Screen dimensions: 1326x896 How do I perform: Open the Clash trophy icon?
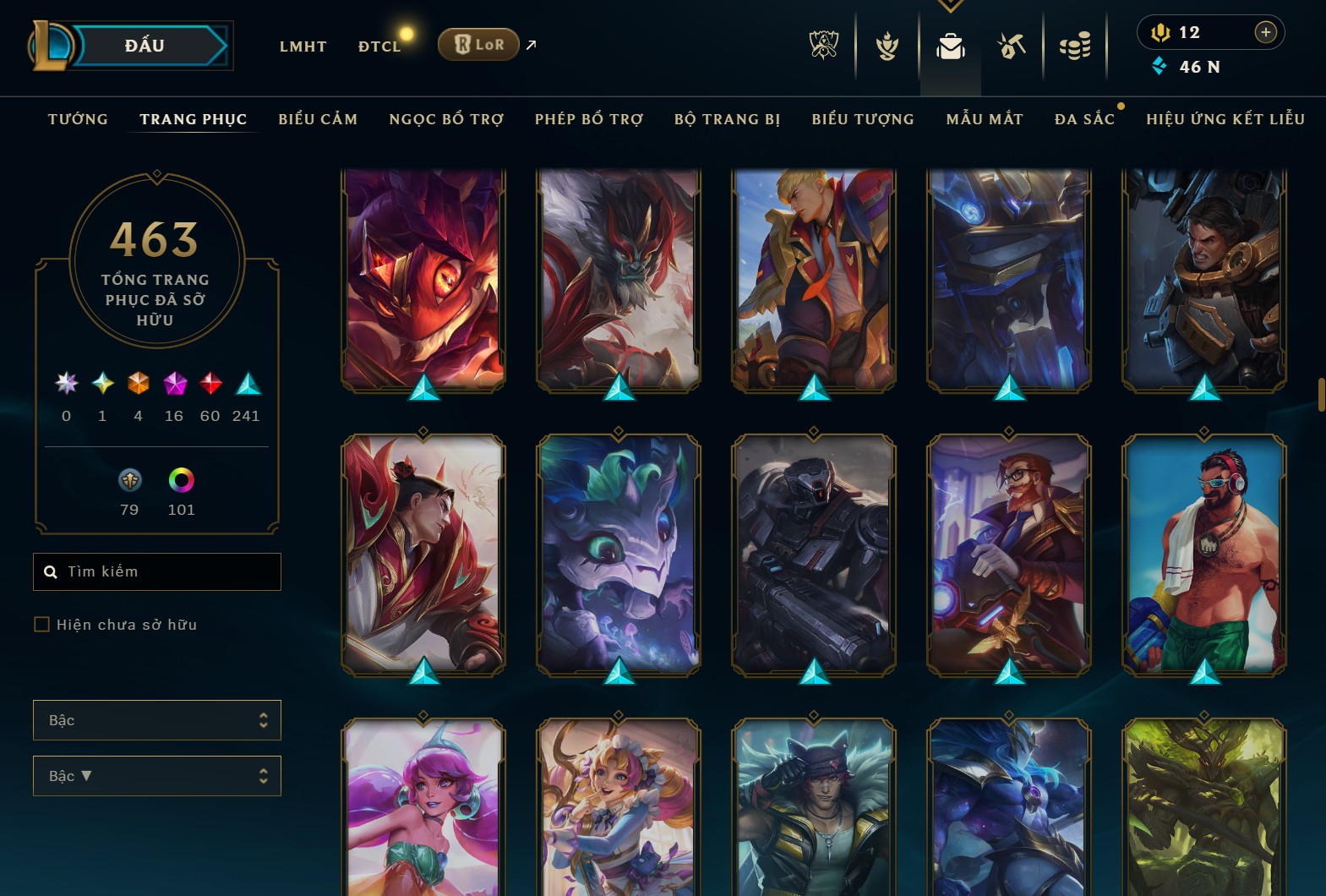pos(886,46)
